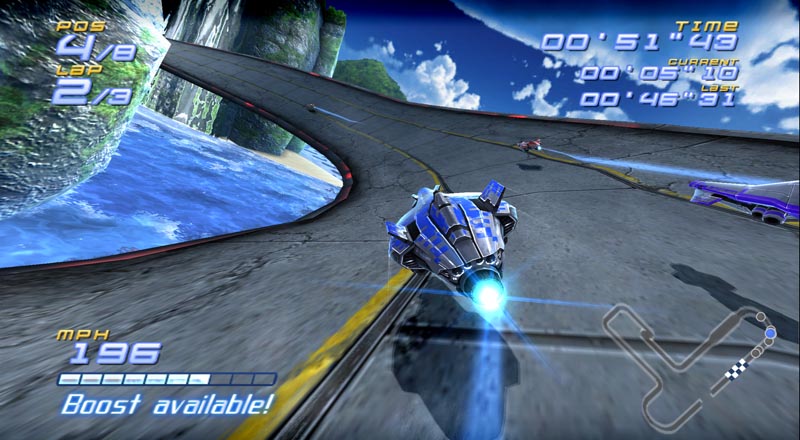Click the blue player dot on track map

[769, 331]
